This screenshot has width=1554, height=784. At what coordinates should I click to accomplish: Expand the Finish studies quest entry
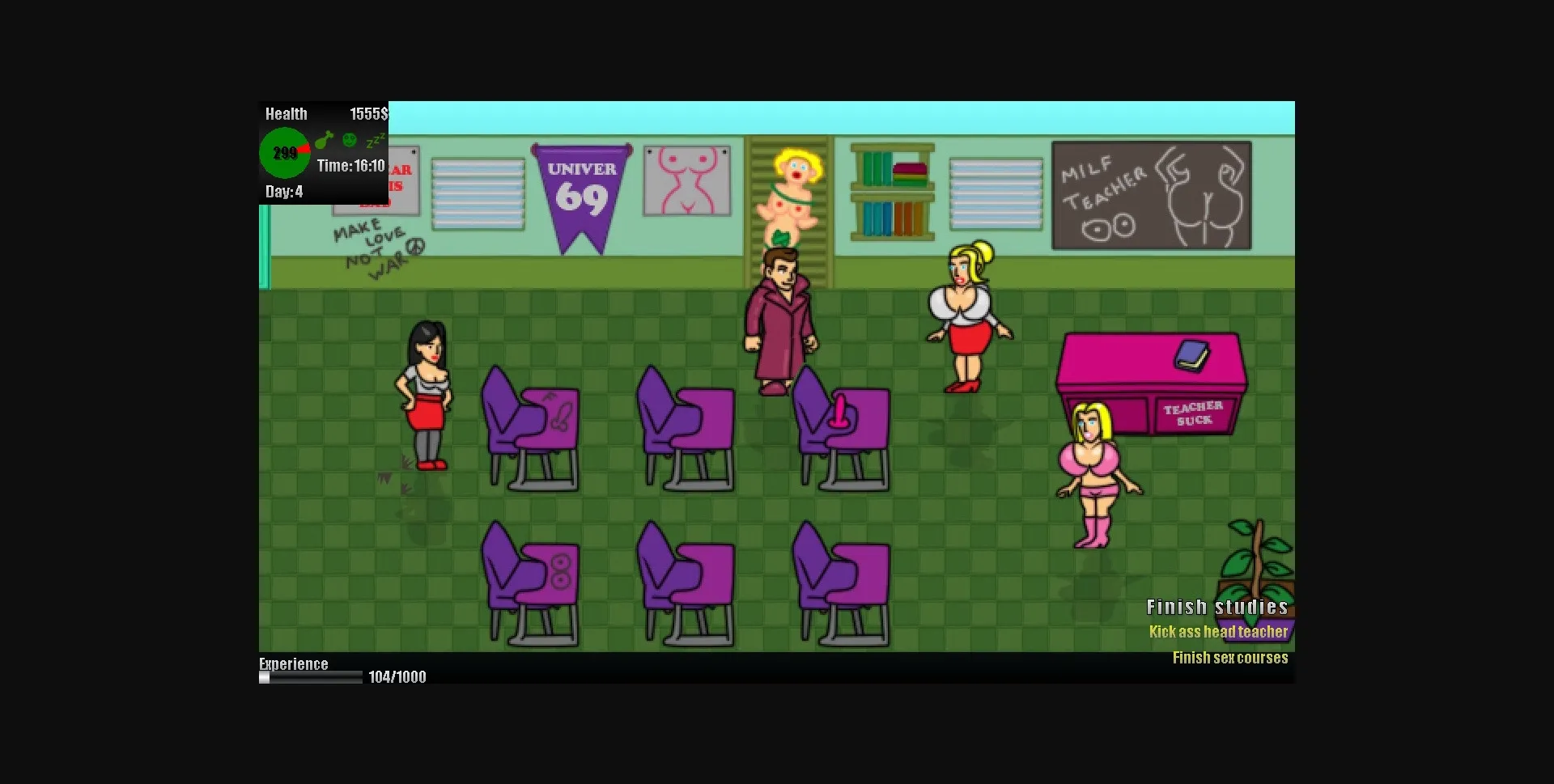[1219, 606]
